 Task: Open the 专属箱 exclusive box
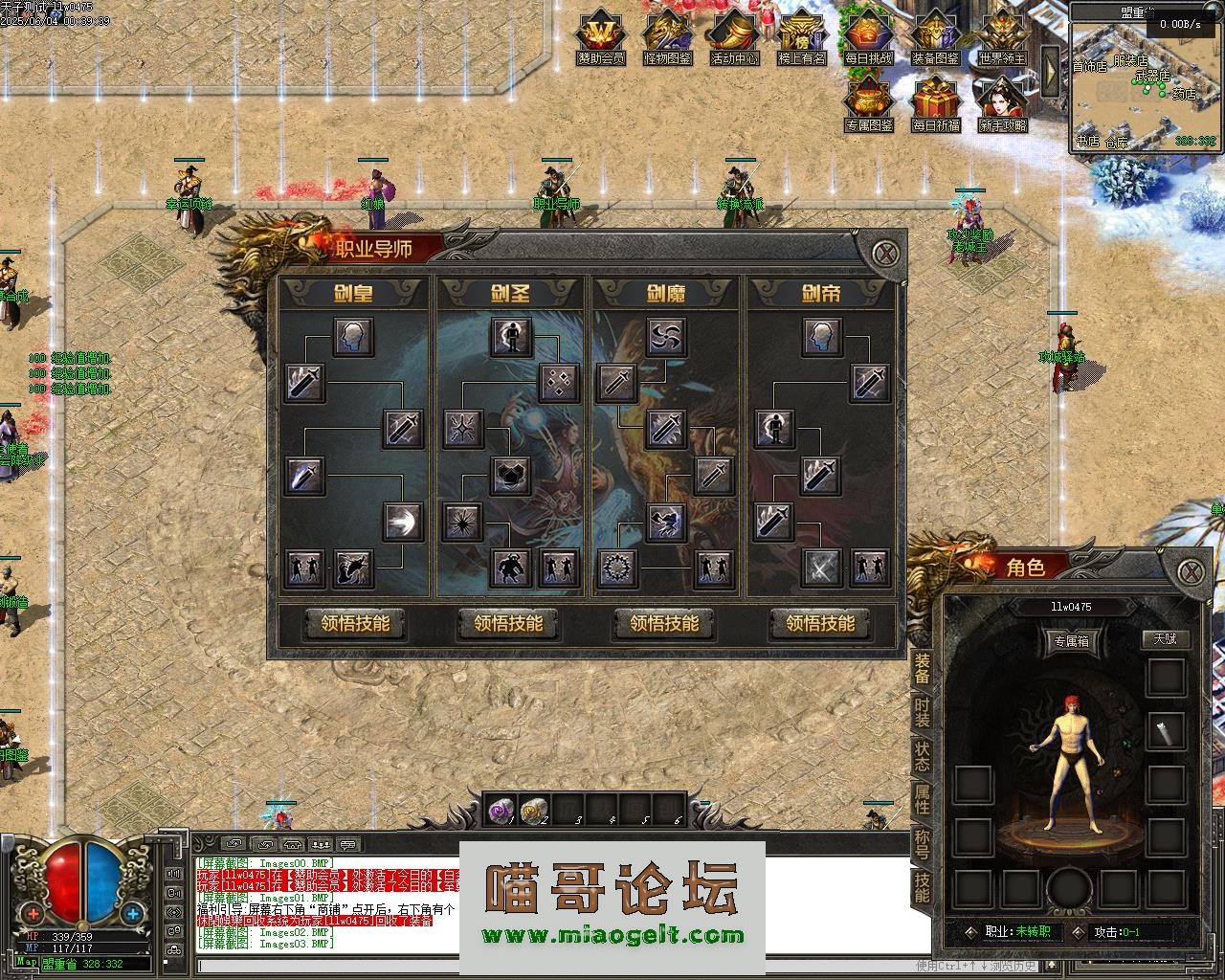[1071, 641]
